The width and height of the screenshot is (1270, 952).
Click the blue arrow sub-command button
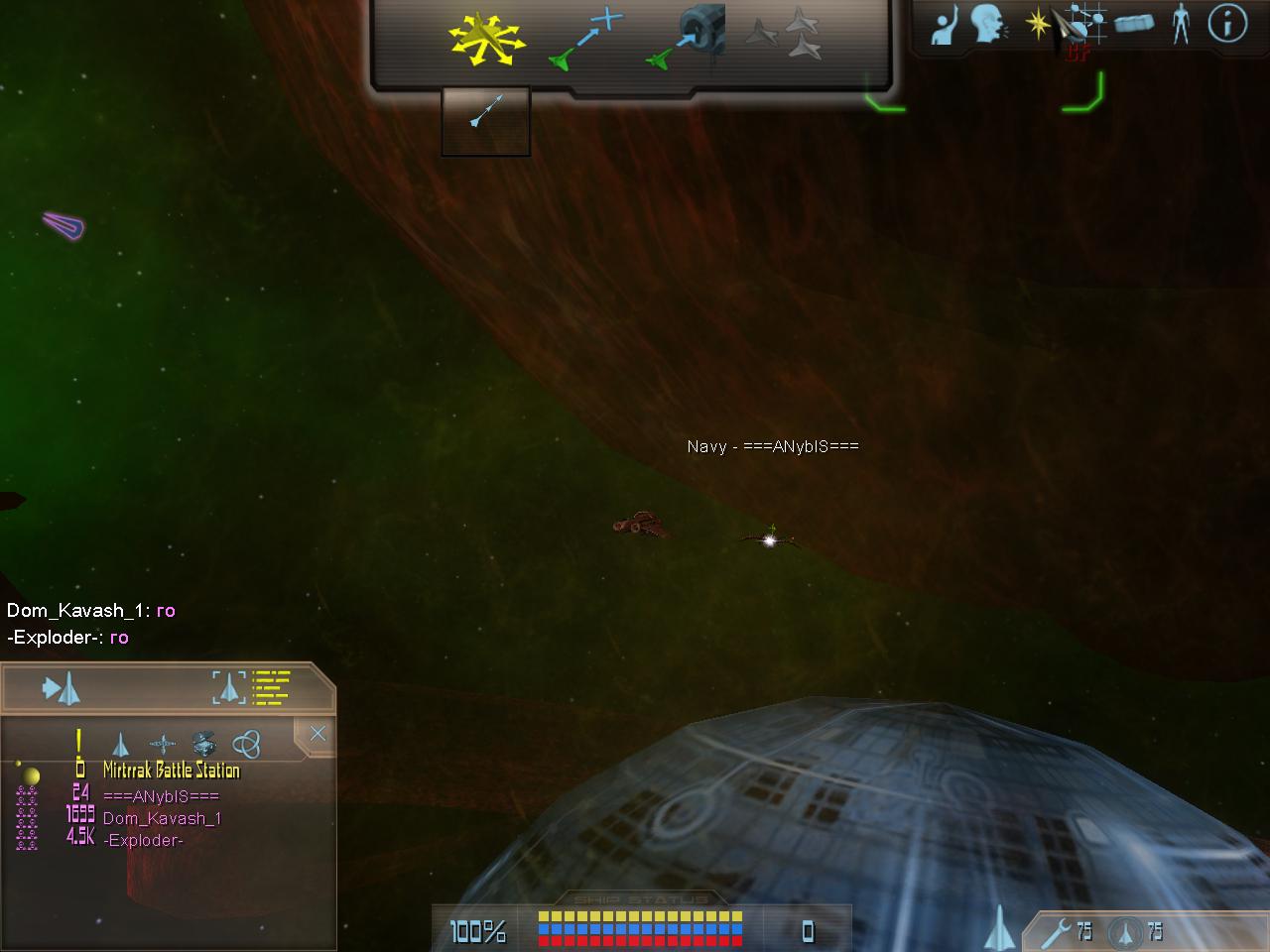(x=486, y=119)
